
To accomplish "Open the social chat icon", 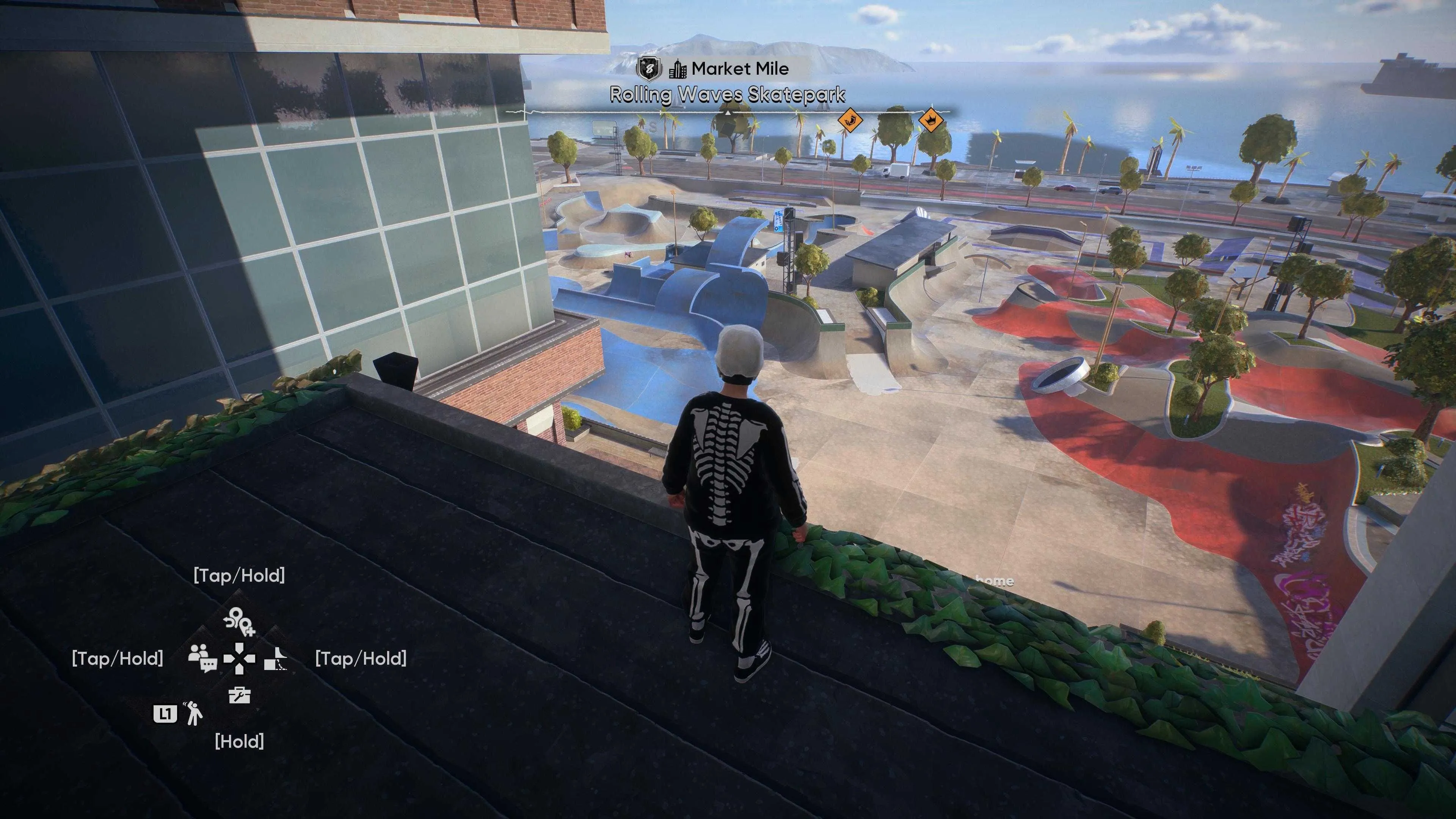I will (202, 659).
